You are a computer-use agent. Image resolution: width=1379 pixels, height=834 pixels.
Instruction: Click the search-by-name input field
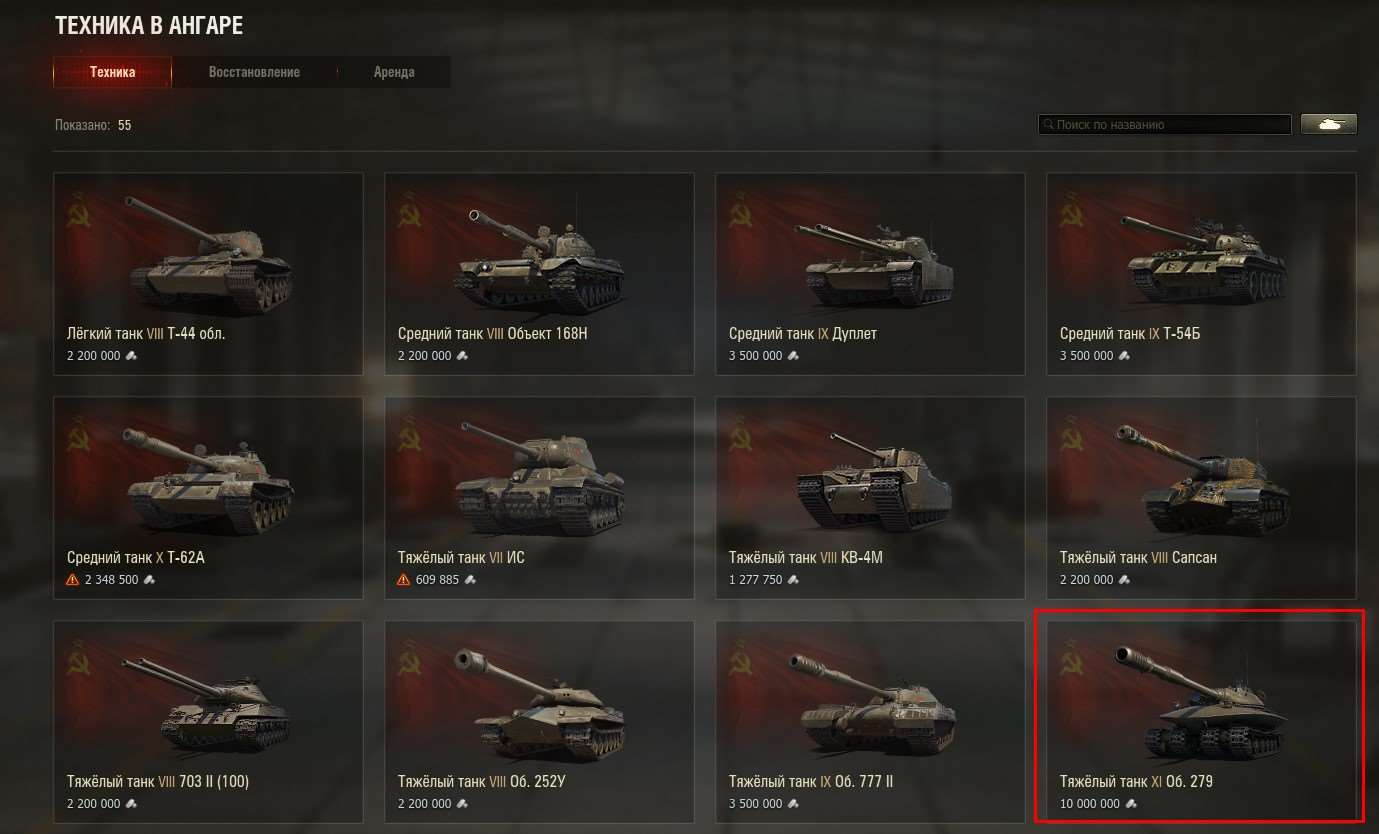click(x=1163, y=124)
